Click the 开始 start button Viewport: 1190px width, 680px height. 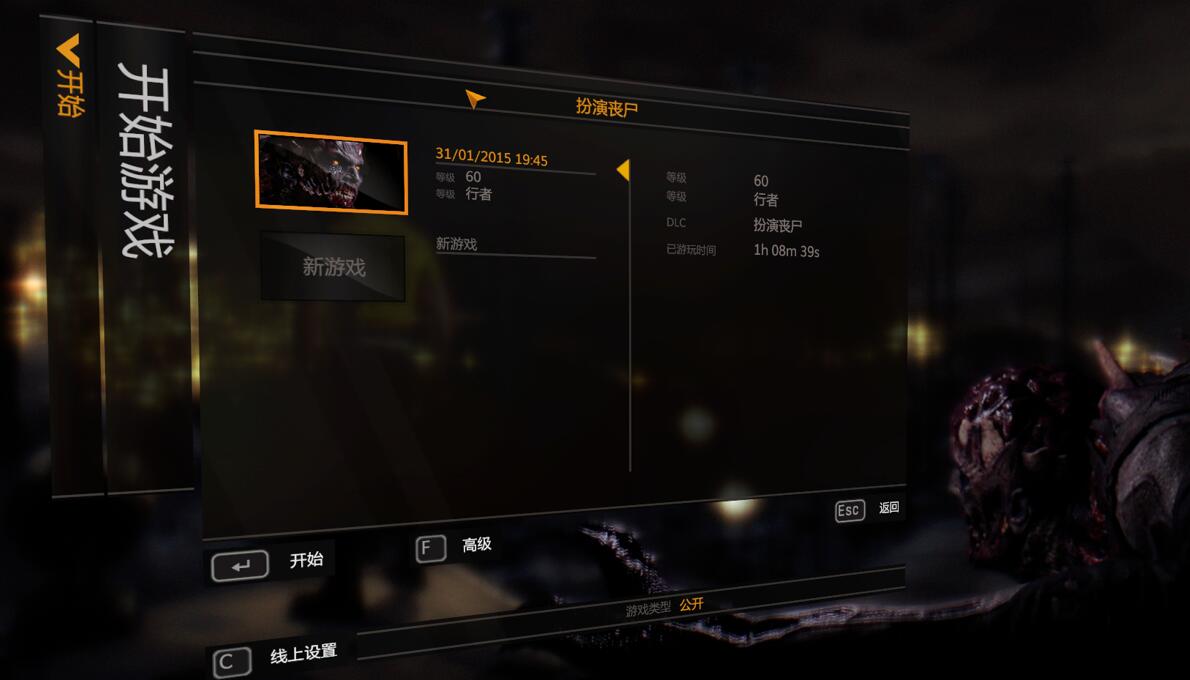coord(268,563)
